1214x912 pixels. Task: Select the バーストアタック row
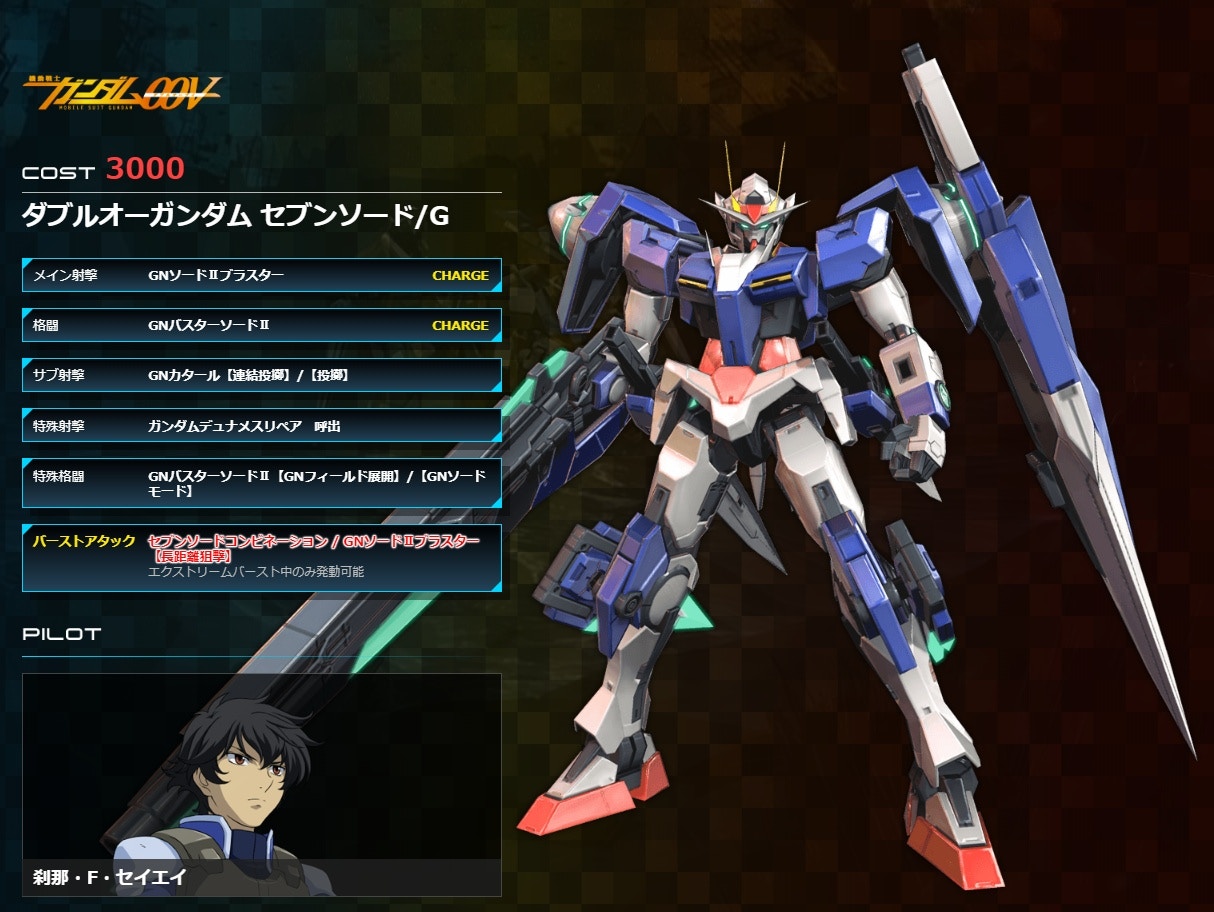(x=261, y=557)
